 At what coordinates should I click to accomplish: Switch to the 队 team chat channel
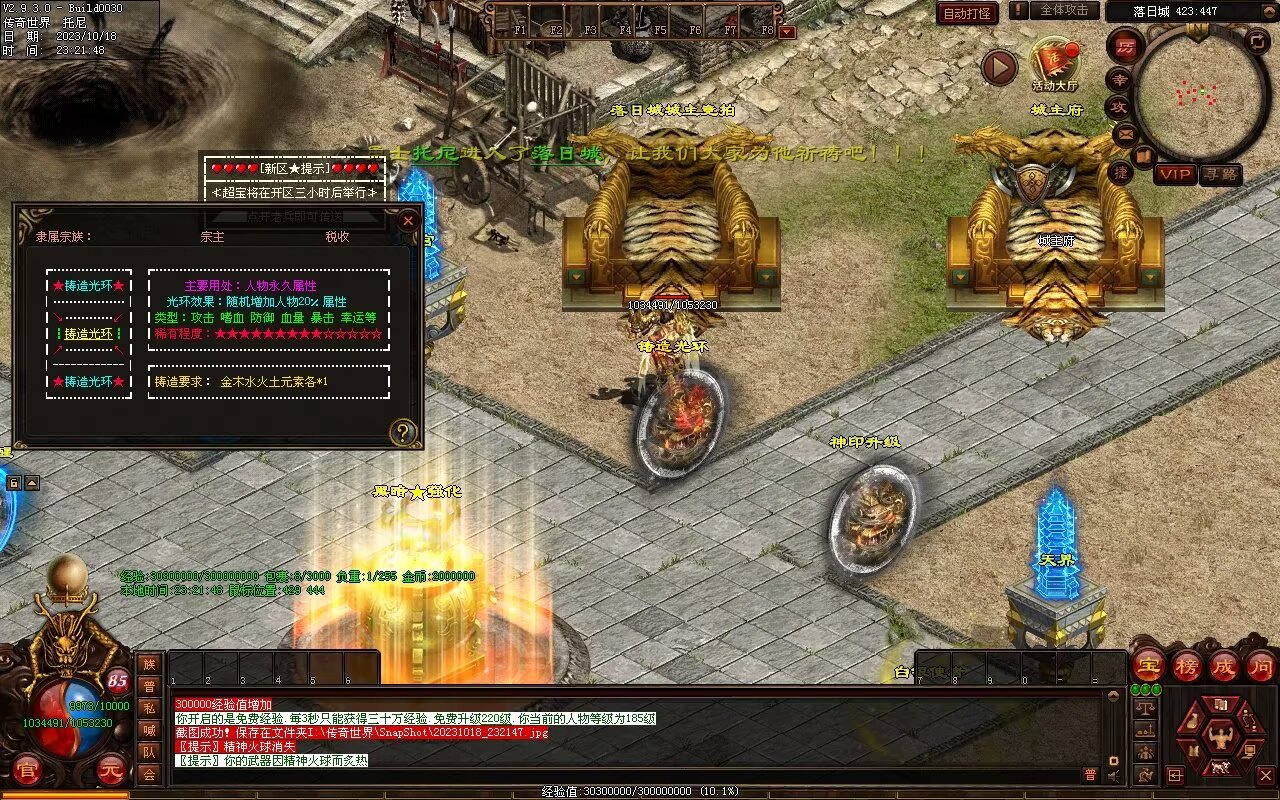click(149, 752)
